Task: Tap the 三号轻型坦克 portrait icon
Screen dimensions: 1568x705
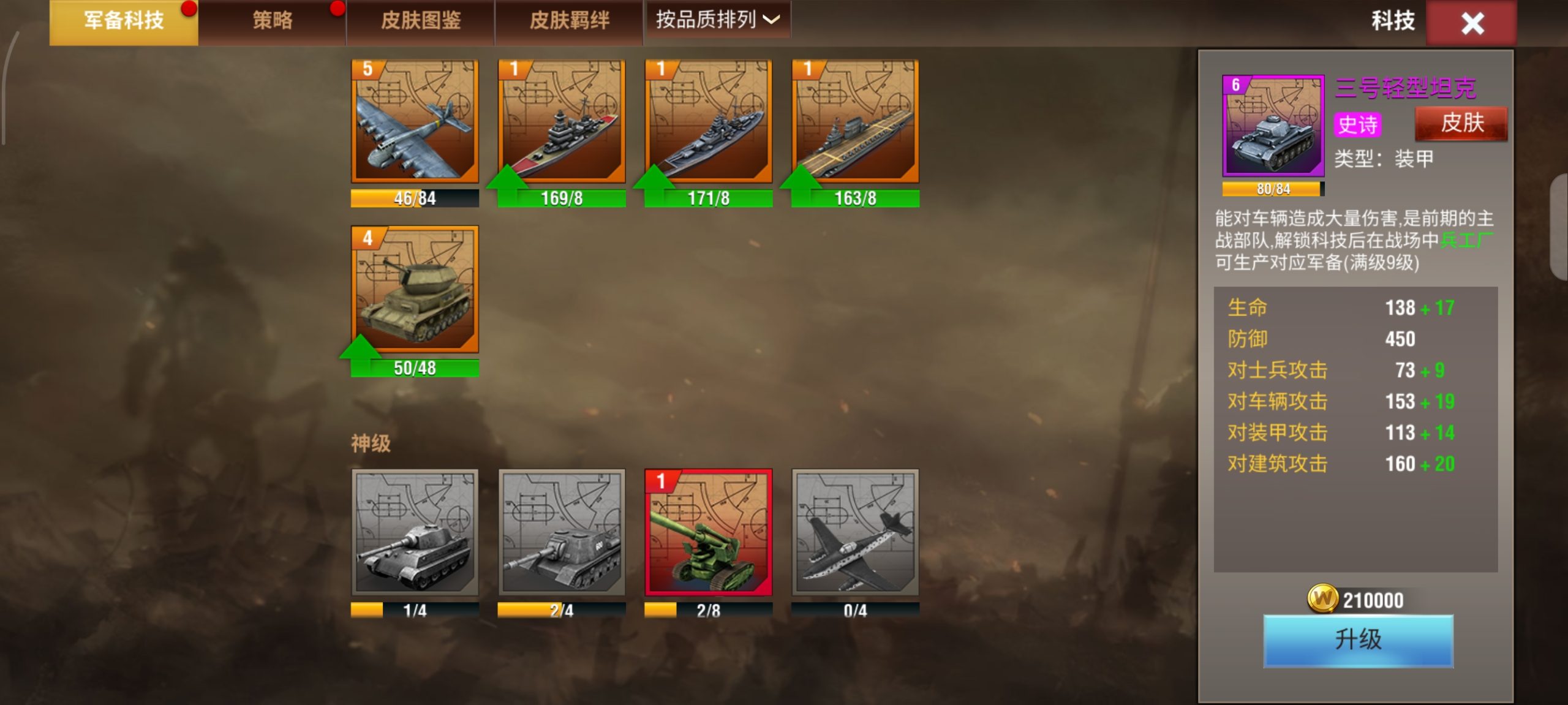Action: pyautogui.click(x=1273, y=126)
